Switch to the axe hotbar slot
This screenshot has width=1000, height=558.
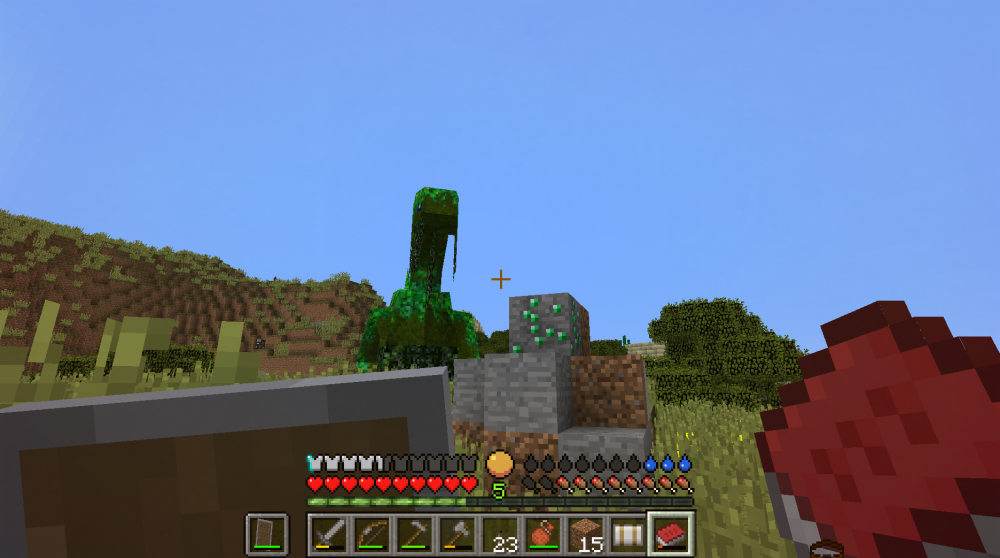456,534
